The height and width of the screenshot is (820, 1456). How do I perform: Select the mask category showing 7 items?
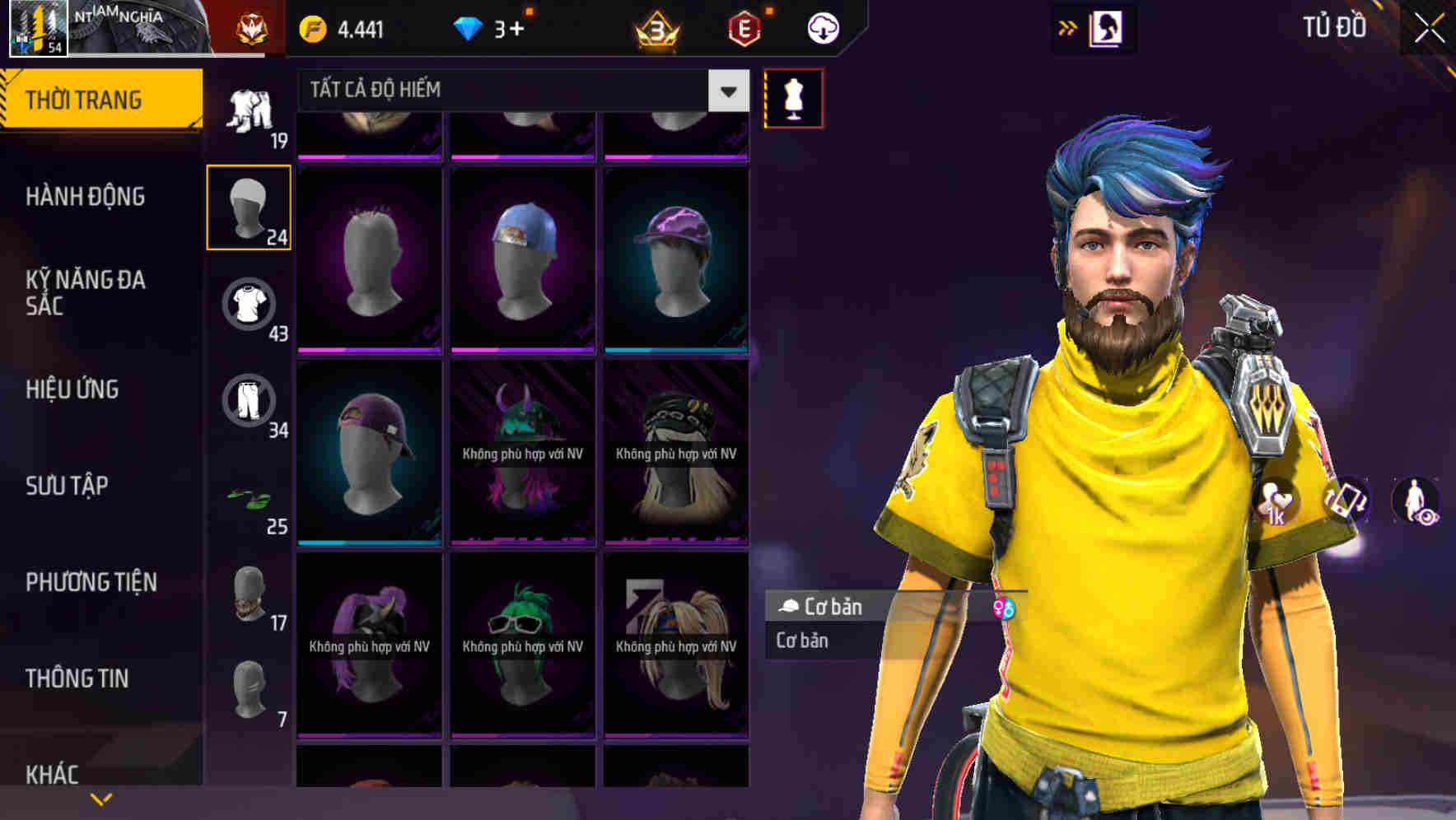pyautogui.click(x=250, y=685)
